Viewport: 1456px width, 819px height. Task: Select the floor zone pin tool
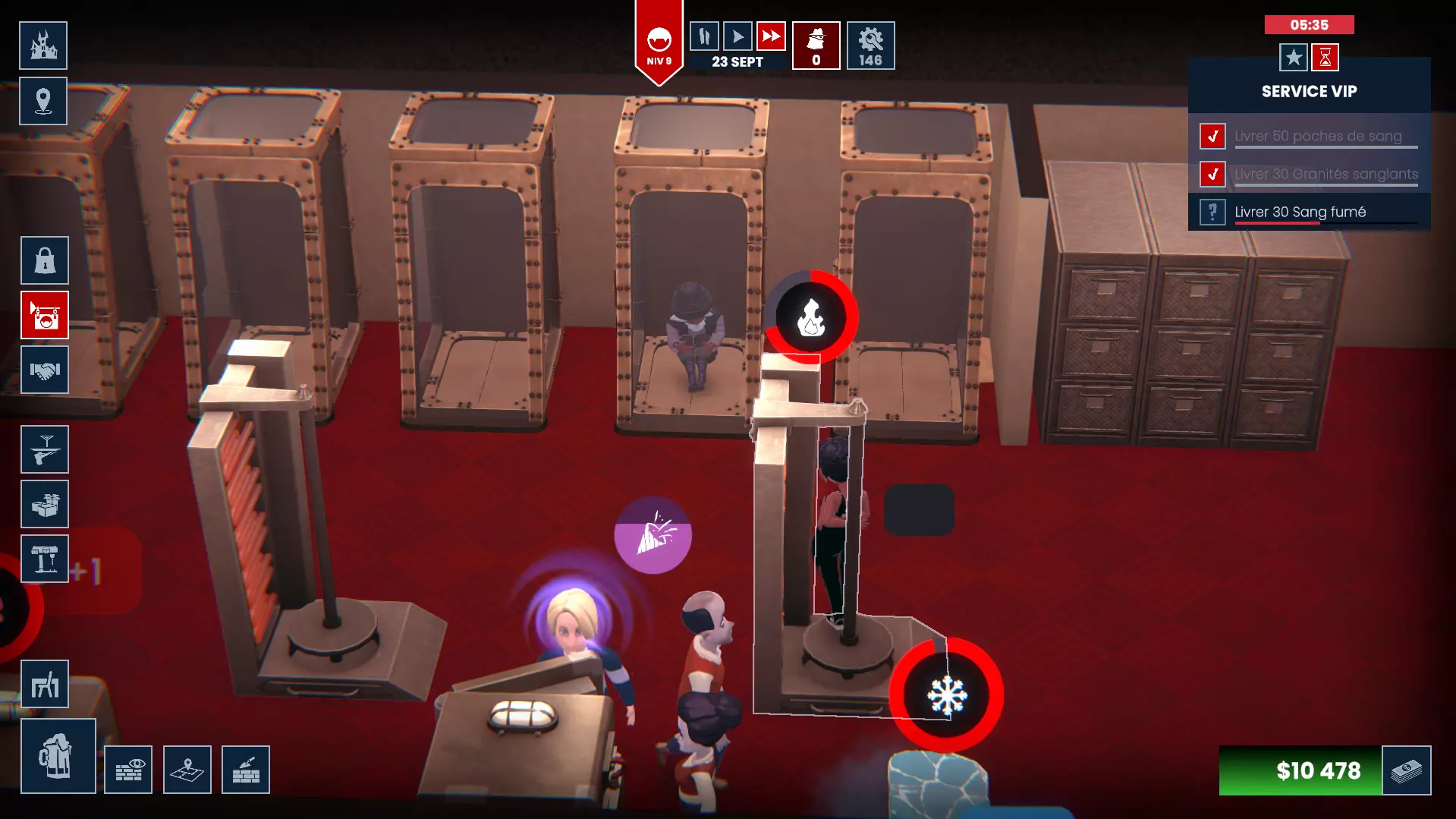click(x=187, y=770)
